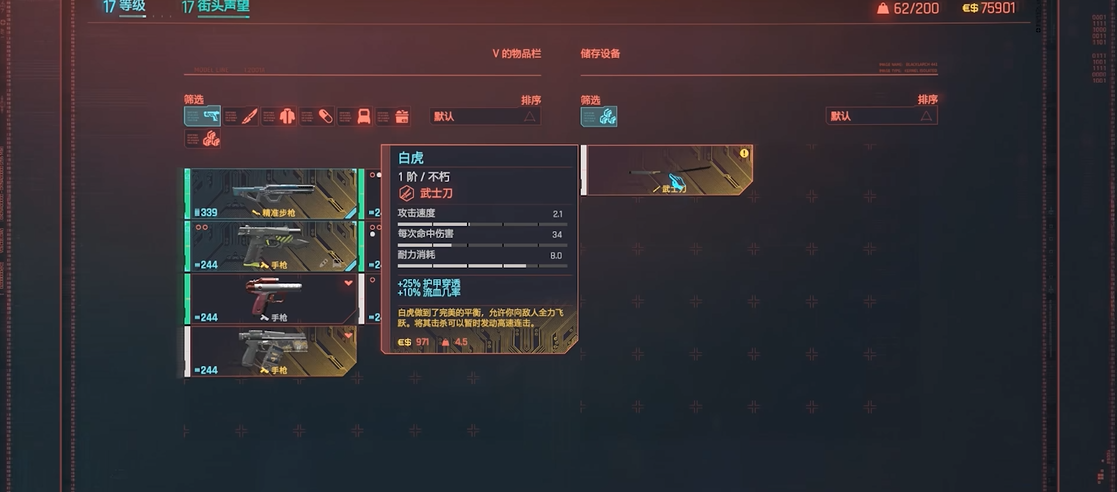
Task: Pick the red 手枪 pistol slot
Action: [x=272, y=298]
